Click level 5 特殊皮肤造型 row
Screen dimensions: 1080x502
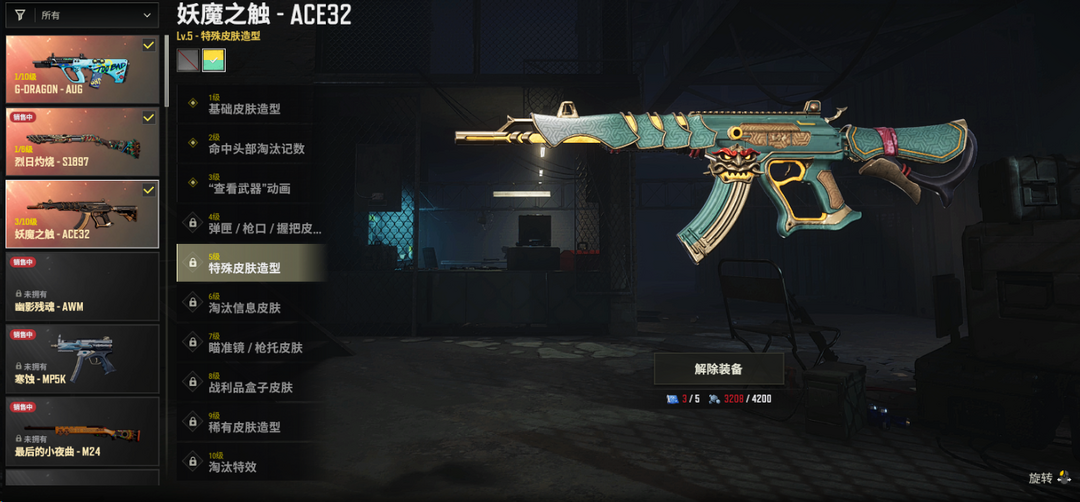[x=250, y=263]
